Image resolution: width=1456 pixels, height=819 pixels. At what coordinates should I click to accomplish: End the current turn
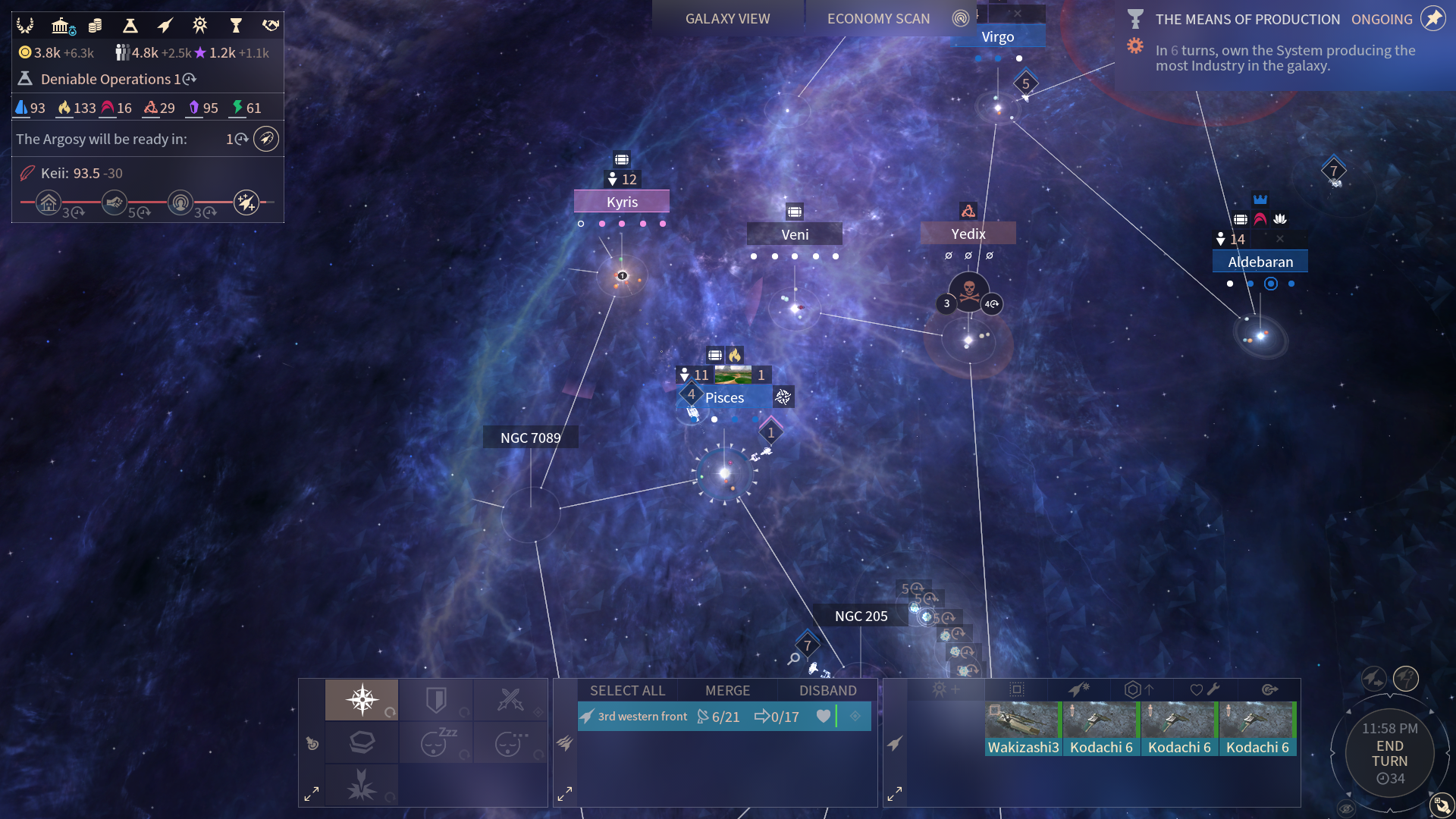pos(1389,754)
